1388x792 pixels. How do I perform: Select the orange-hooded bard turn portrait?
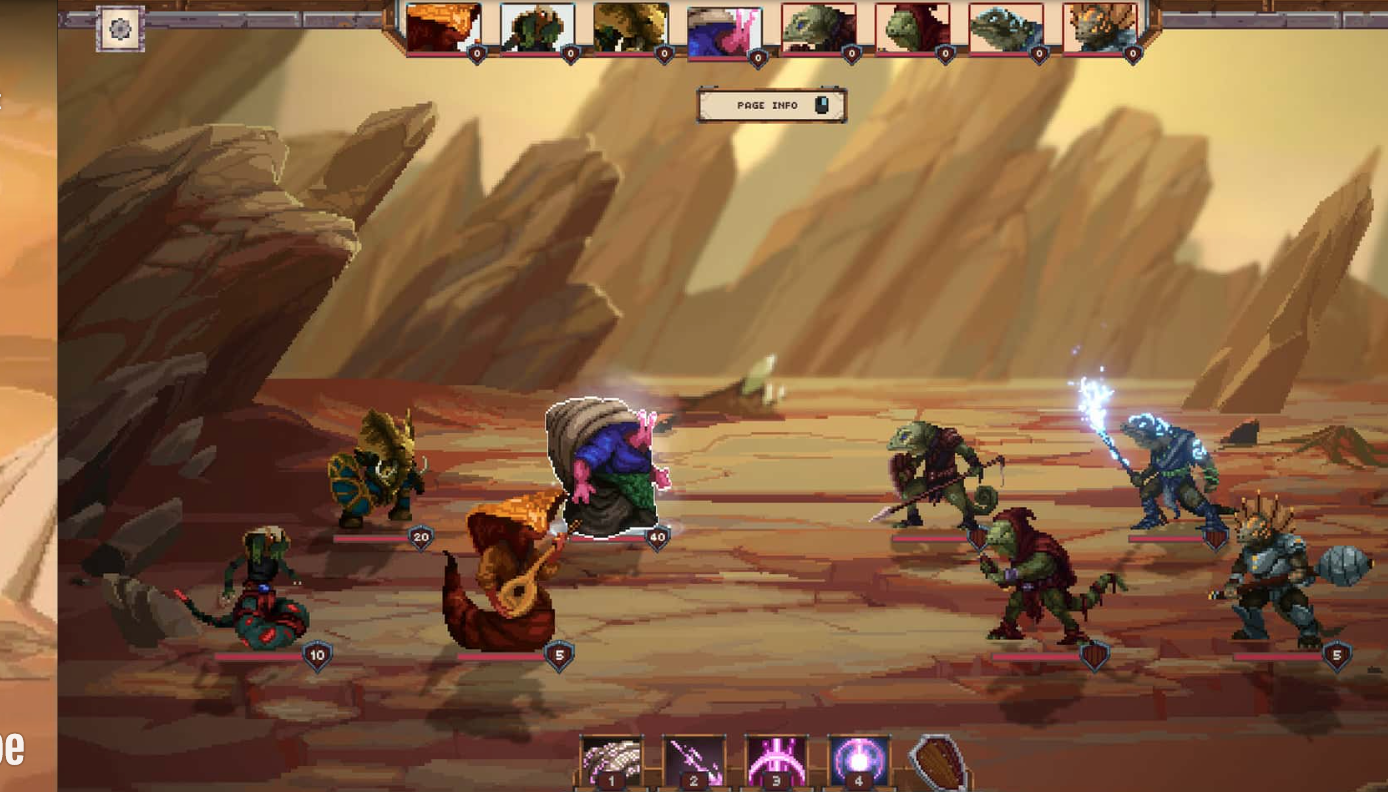(443, 28)
